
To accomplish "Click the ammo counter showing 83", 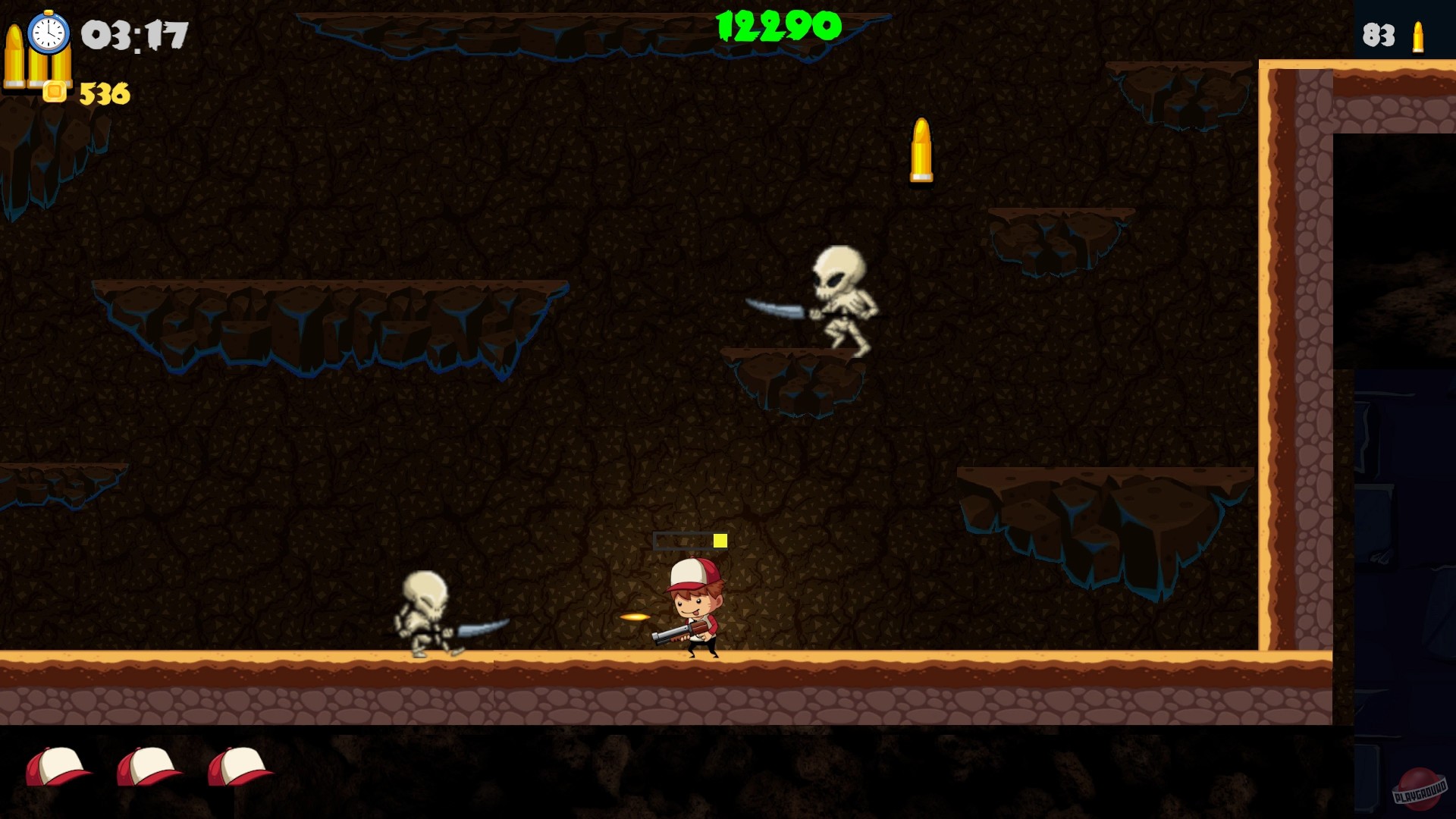I will coord(1378,34).
